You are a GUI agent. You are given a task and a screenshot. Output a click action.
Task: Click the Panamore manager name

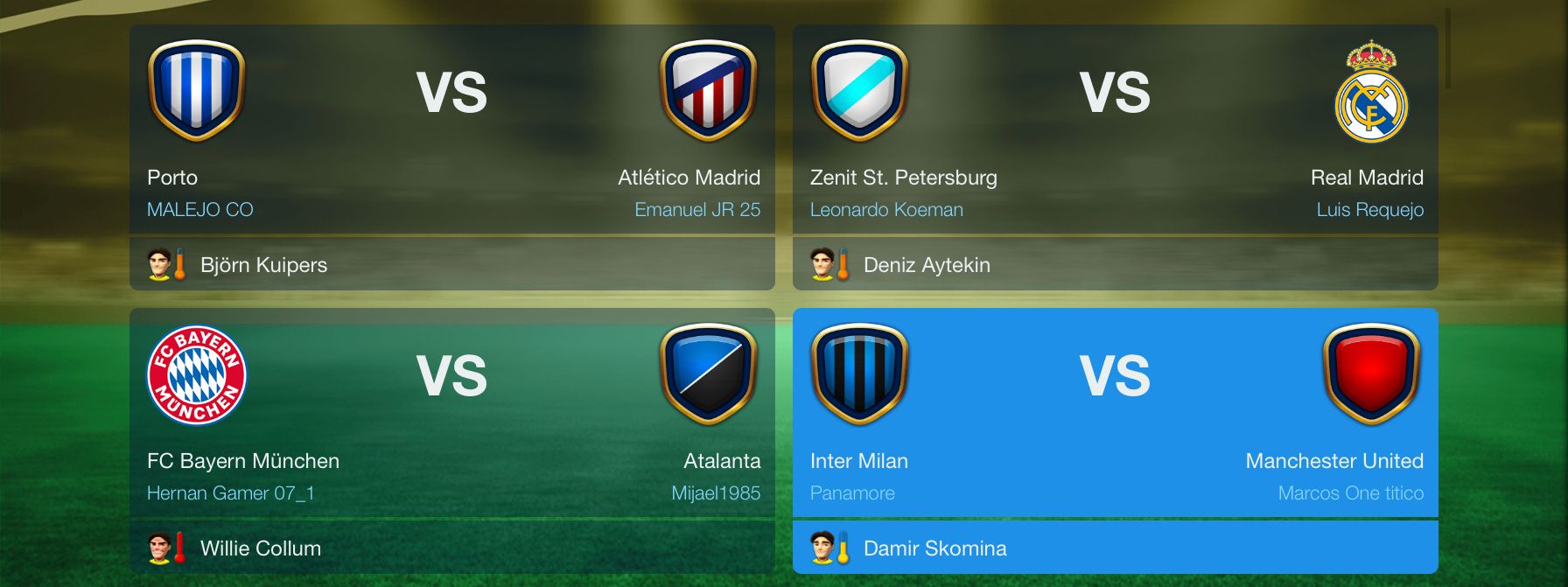pyautogui.click(x=852, y=493)
